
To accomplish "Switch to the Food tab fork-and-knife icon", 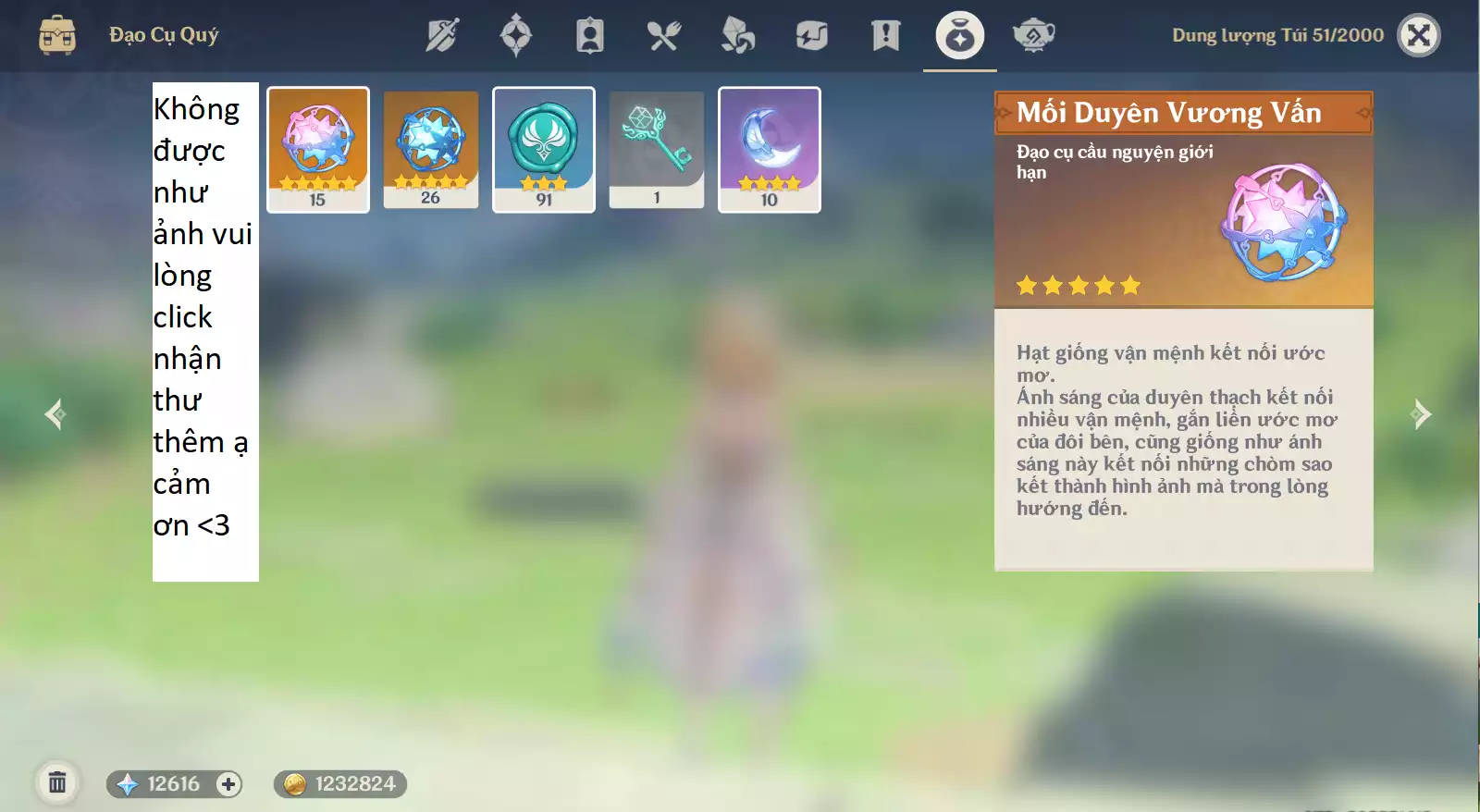I will (x=664, y=35).
